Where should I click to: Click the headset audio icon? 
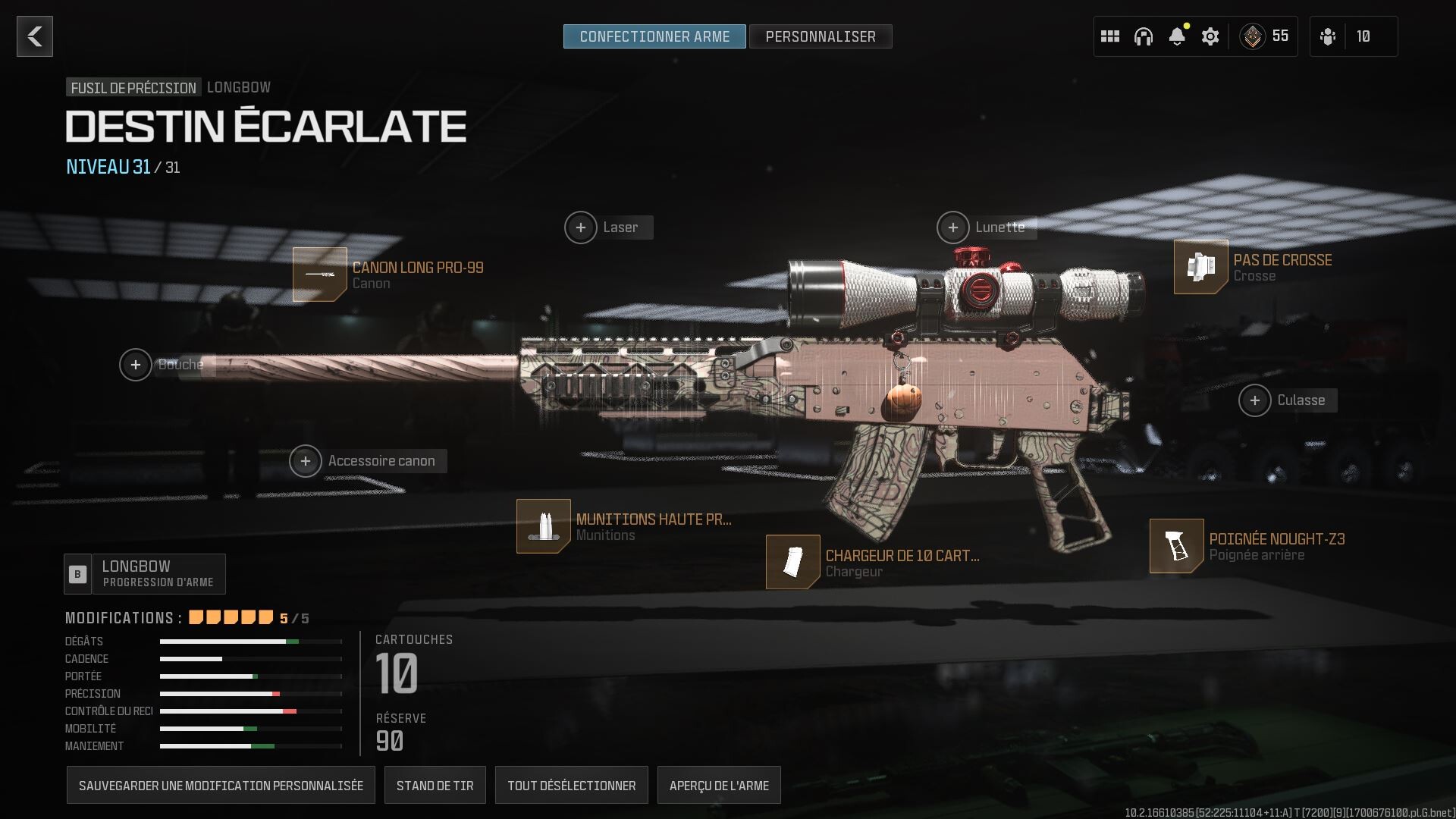1142,36
